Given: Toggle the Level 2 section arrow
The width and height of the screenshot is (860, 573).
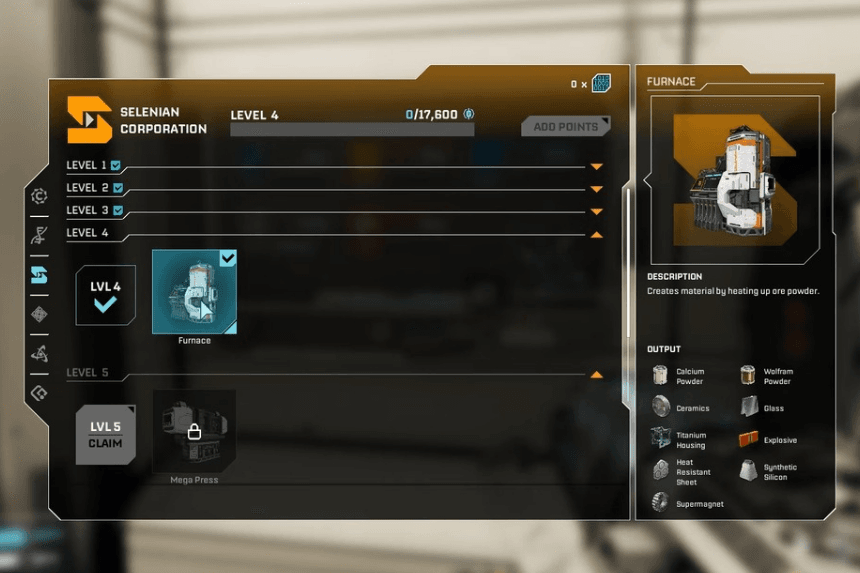Looking at the screenshot, I should (597, 189).
